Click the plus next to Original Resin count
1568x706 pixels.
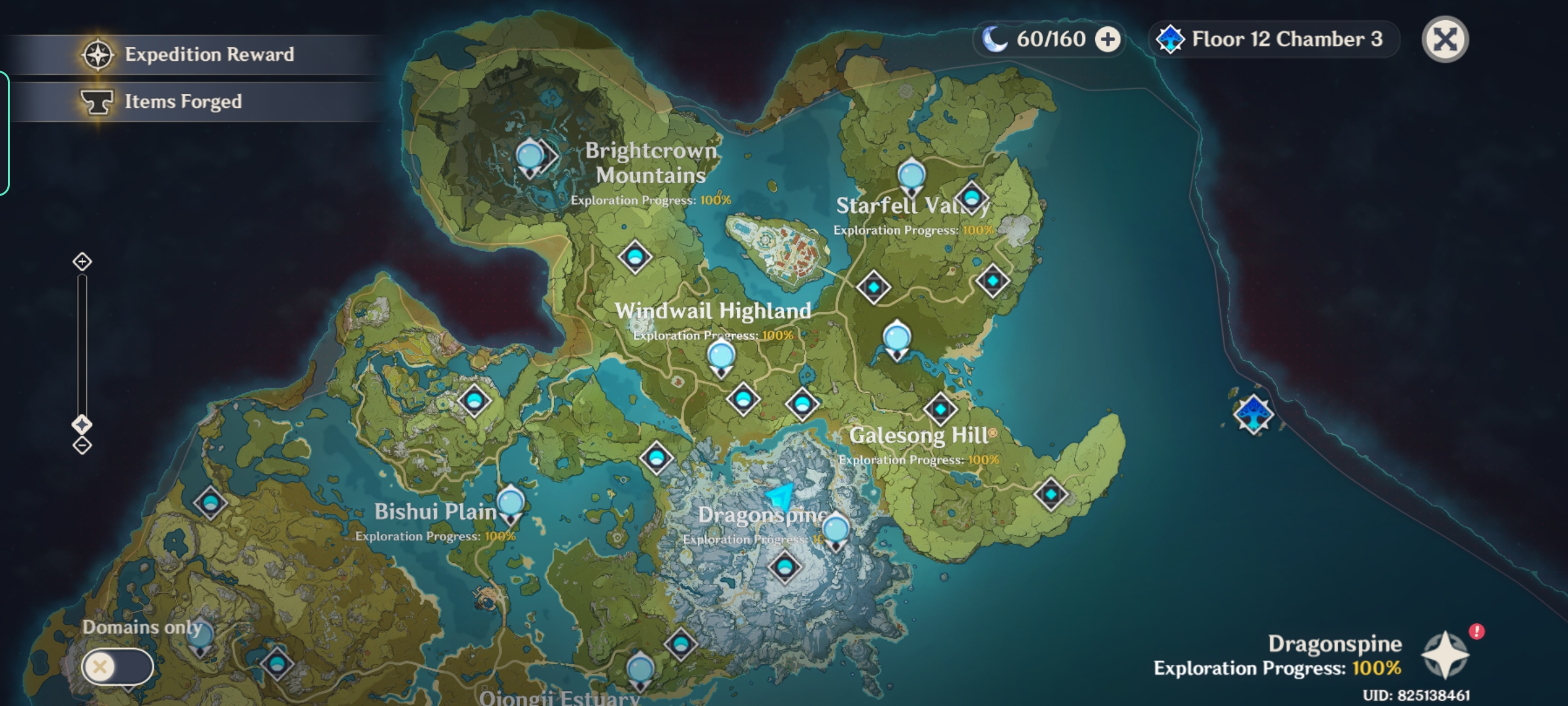(1106, 40)
